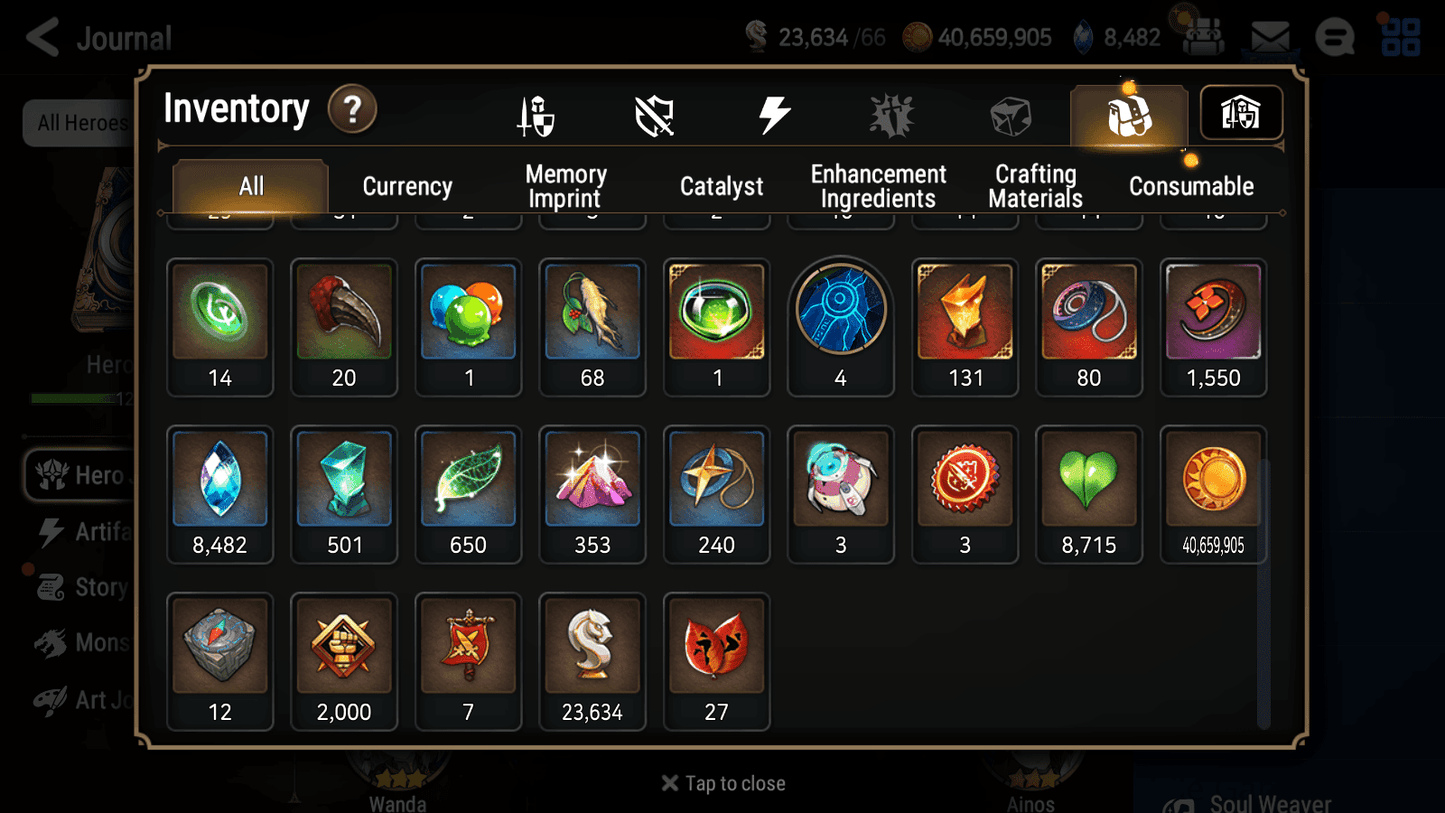The image size is (1445, 813).
Task: Click the Inventory help question mark
Action: pyautogui.click(x=352, y=110)
